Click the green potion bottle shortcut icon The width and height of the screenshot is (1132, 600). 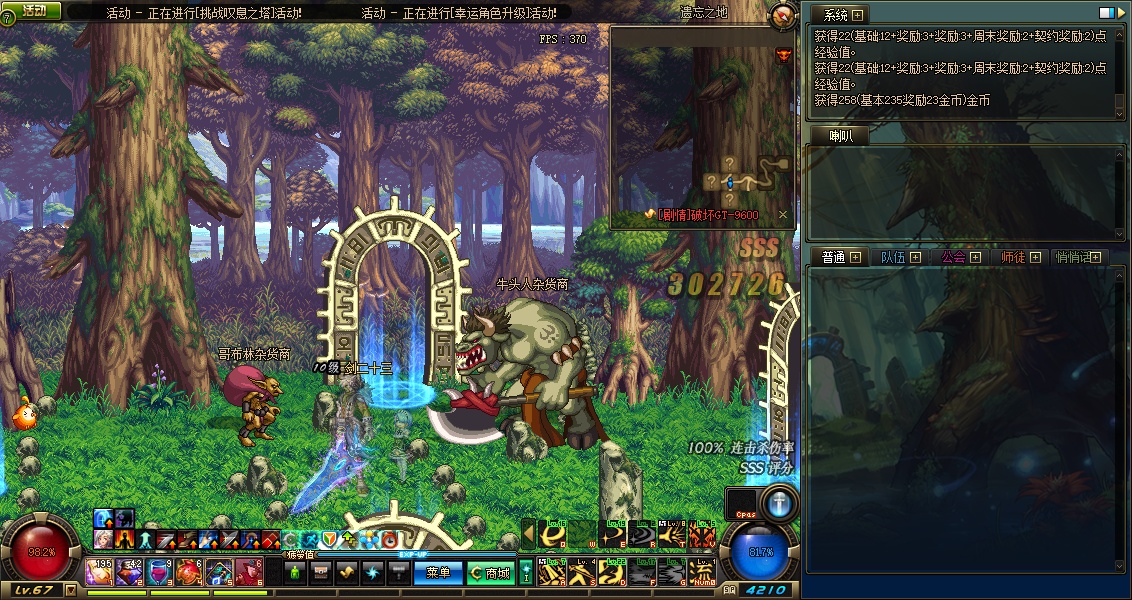tap(295, 573)
